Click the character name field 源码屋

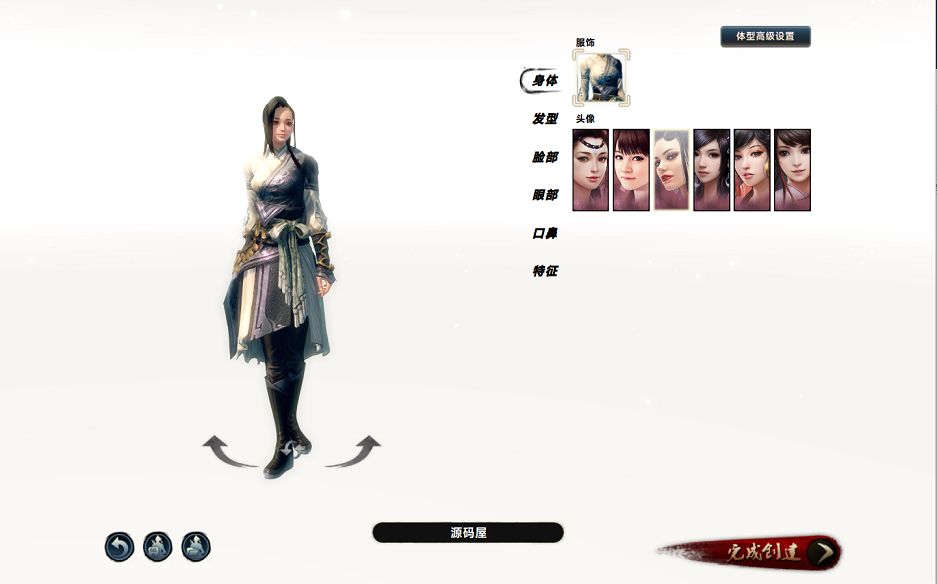point(467,533)
